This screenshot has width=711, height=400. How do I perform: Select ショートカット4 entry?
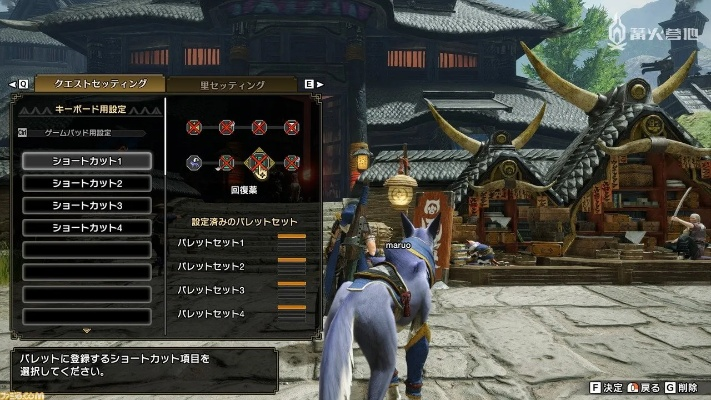click(87, 227)
